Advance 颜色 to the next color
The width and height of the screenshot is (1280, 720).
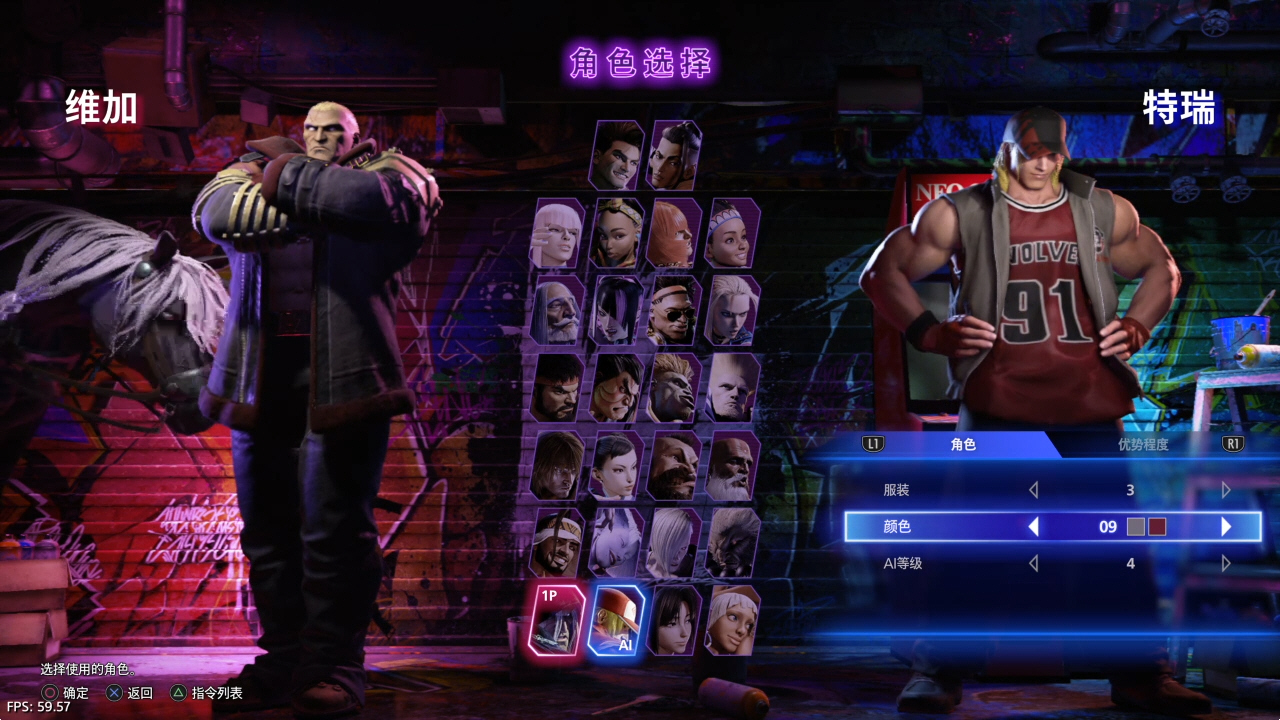click(x=1226, y=526)
